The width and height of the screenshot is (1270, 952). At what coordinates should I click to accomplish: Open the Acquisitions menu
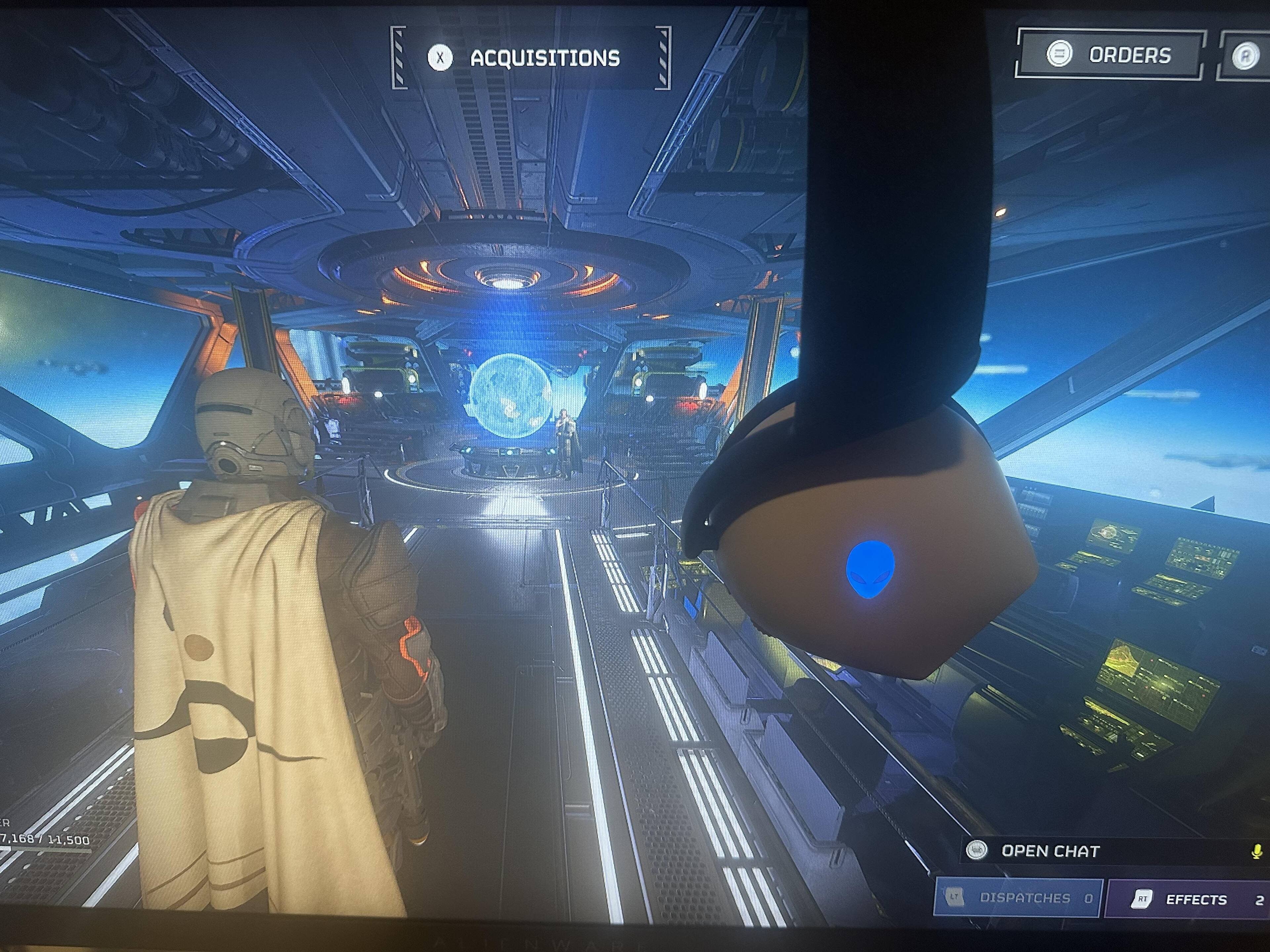530,58
